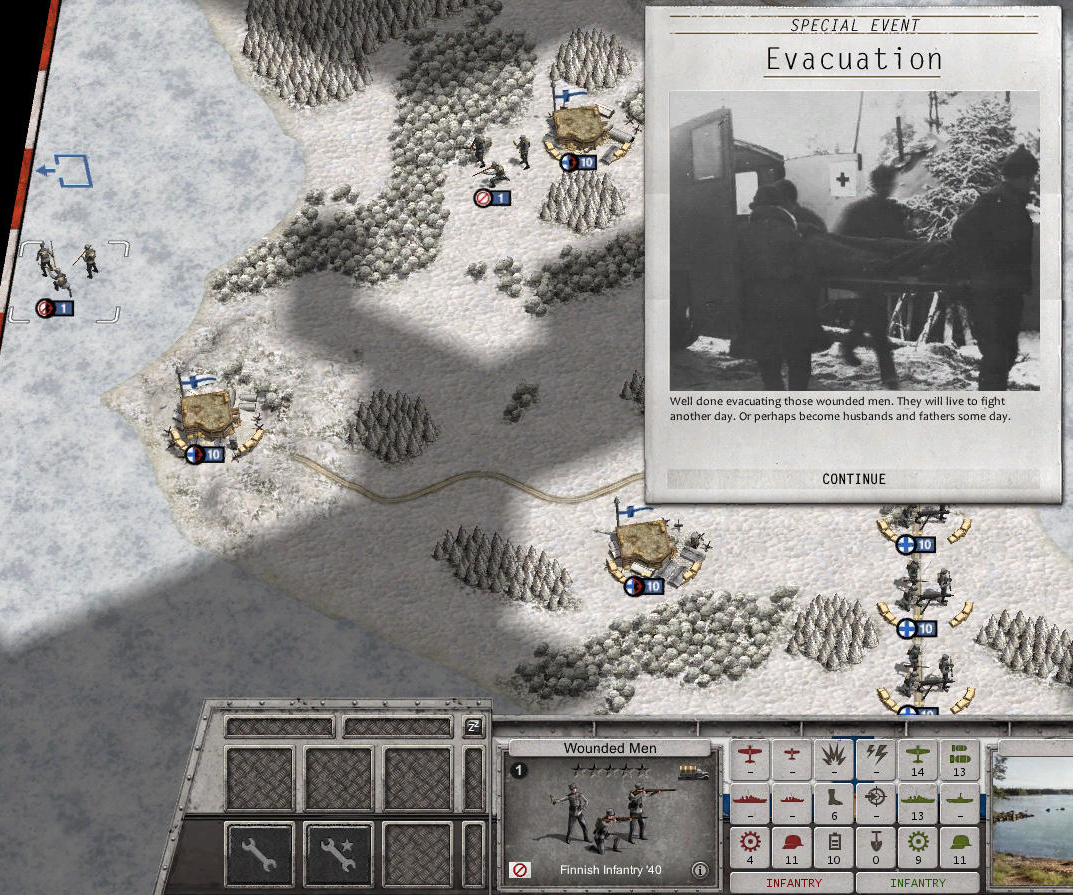Click the Zz sleep button
1073x895 pixels.
[x=473, y=727]
